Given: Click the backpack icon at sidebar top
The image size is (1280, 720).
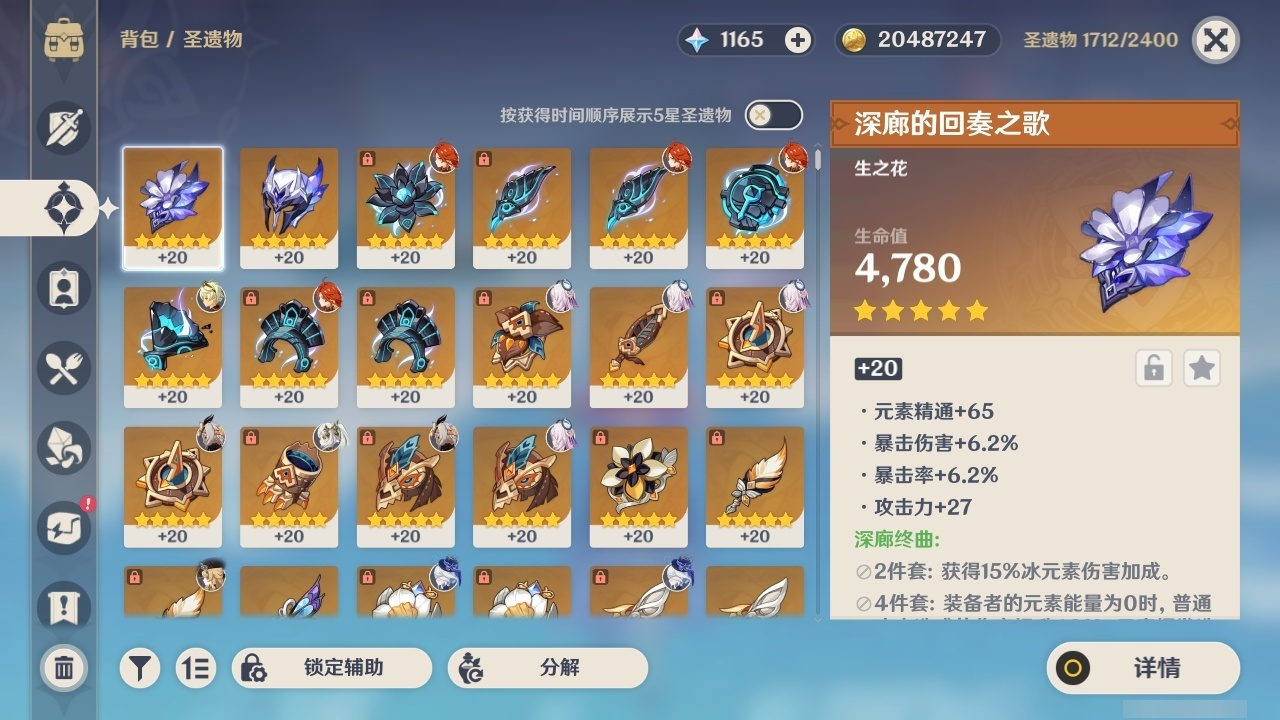Looking at the screenshot, I should (64, 40).
